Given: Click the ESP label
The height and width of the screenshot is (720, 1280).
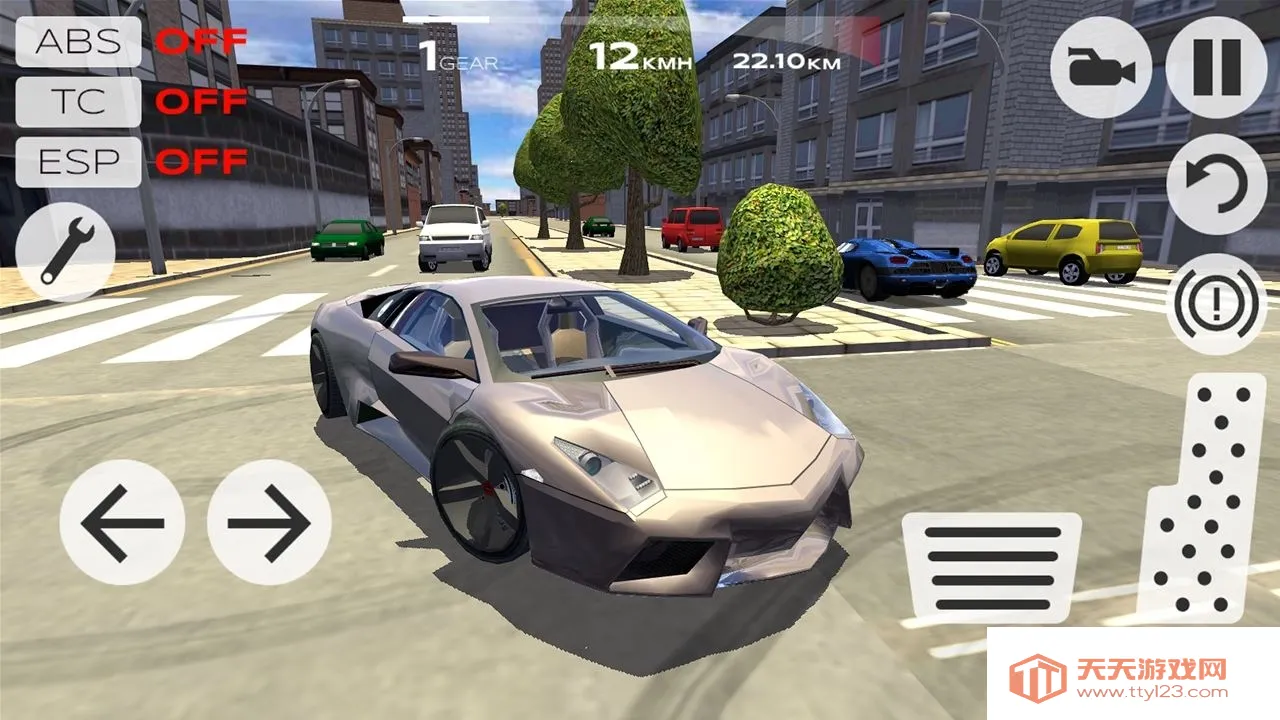Looking at the screenshot, I should coord(77,161).
